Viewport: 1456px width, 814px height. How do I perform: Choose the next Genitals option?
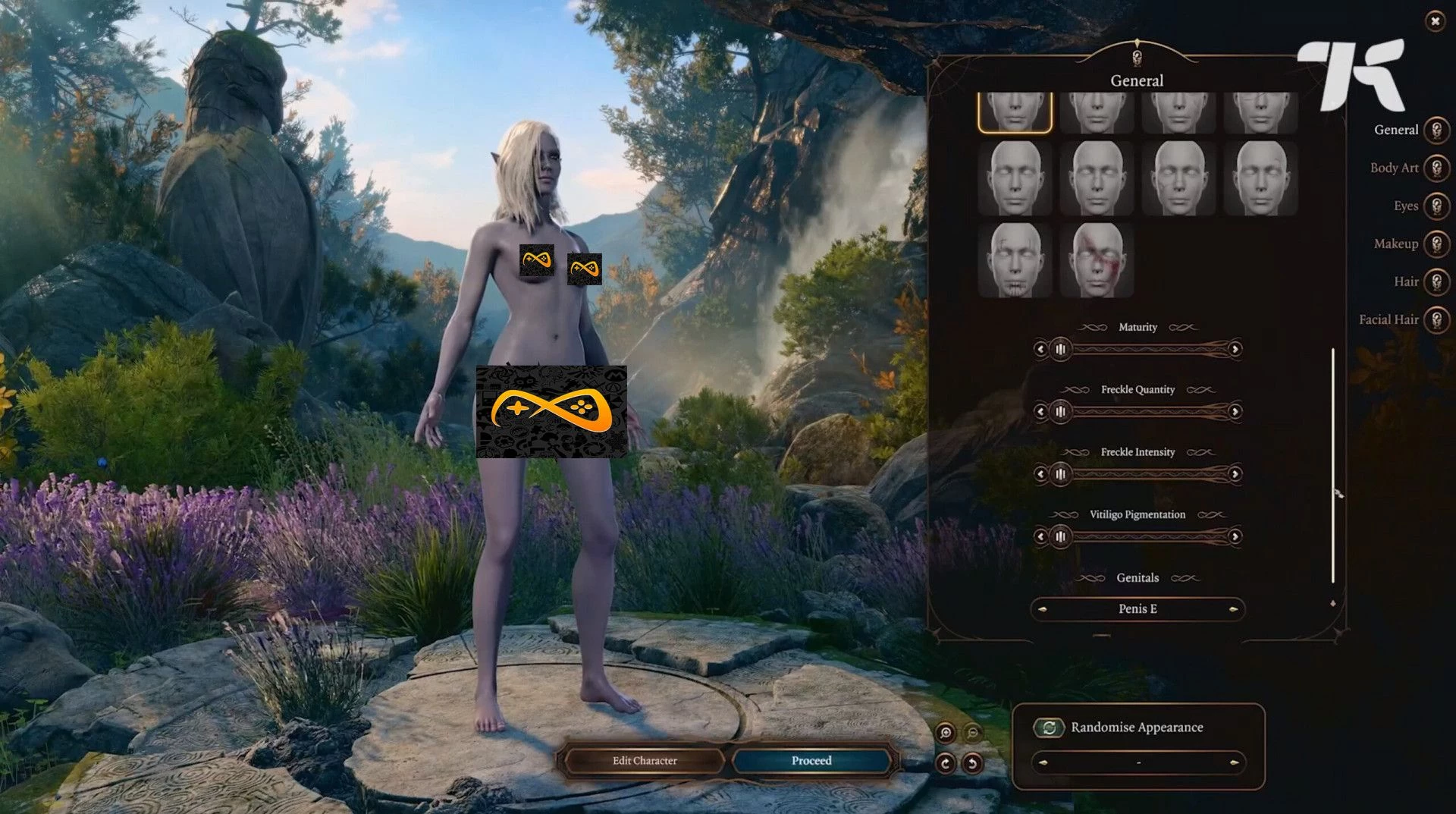[x=1234, y=609]
